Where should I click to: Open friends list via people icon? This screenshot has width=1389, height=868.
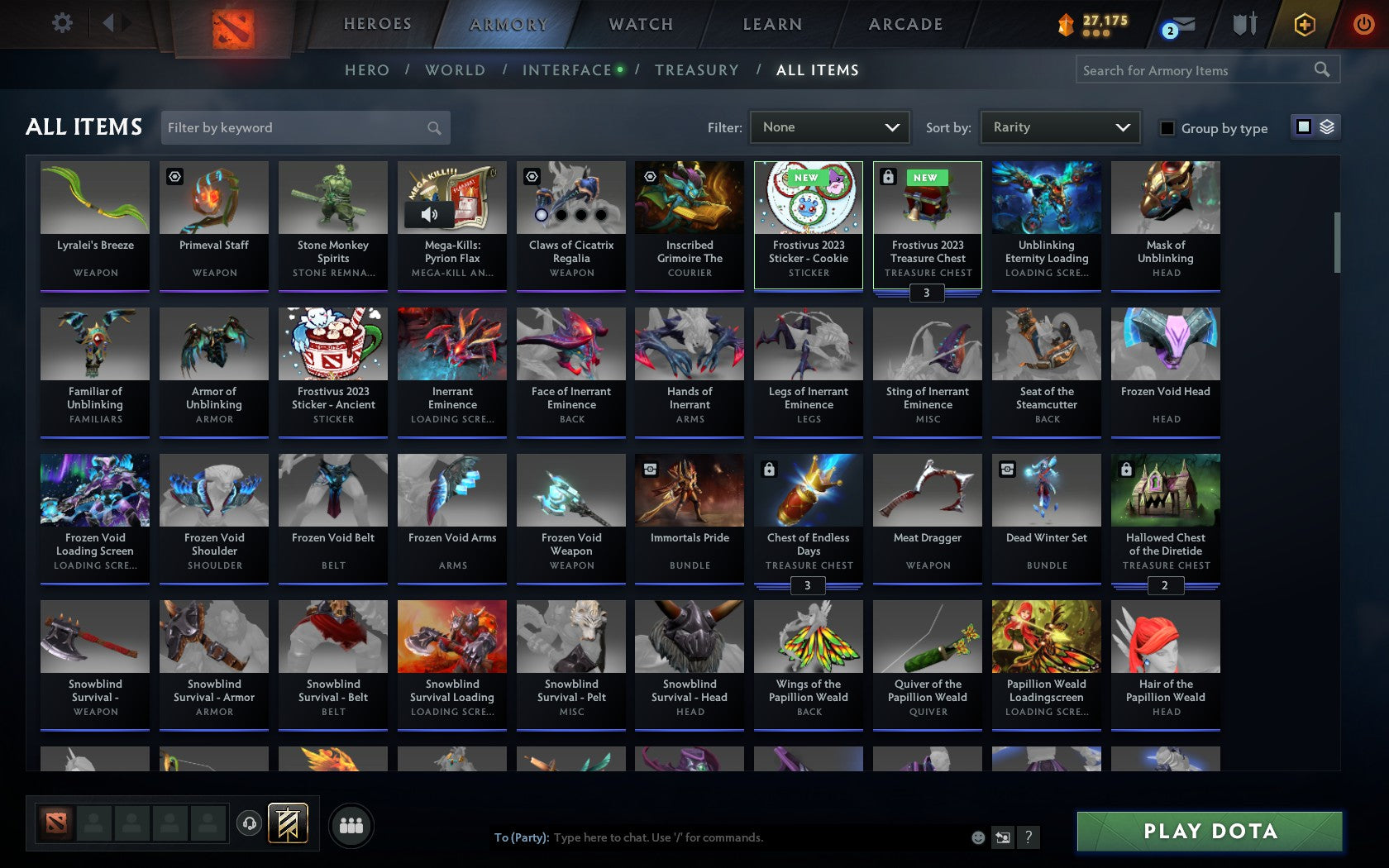click(351, 824)
